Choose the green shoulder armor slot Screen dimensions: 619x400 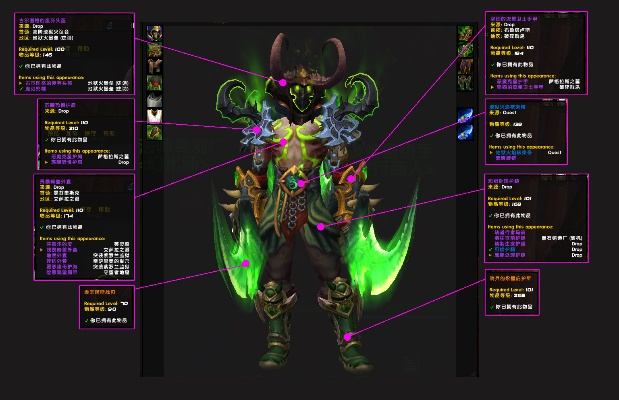(x=154, y=49)
